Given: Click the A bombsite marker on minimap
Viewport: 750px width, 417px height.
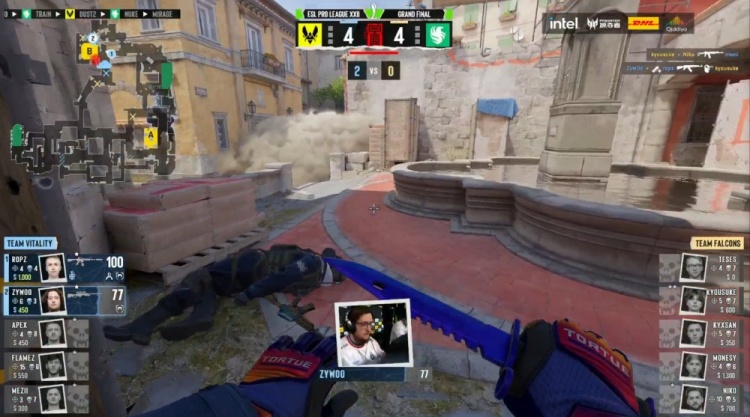Looking at the screenshot, I should (x=151, y=138).
